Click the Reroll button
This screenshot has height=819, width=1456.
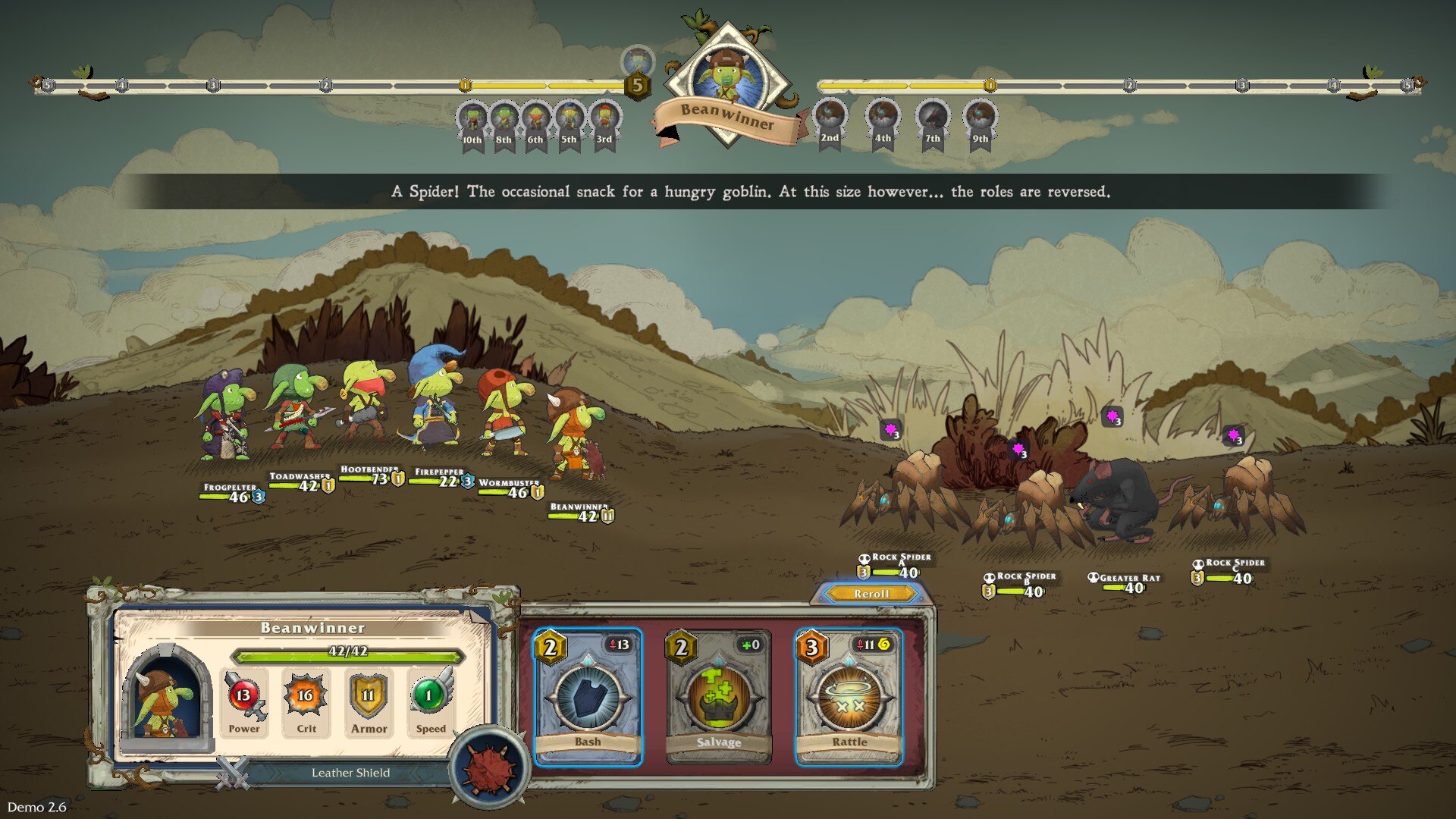(871, 594)
